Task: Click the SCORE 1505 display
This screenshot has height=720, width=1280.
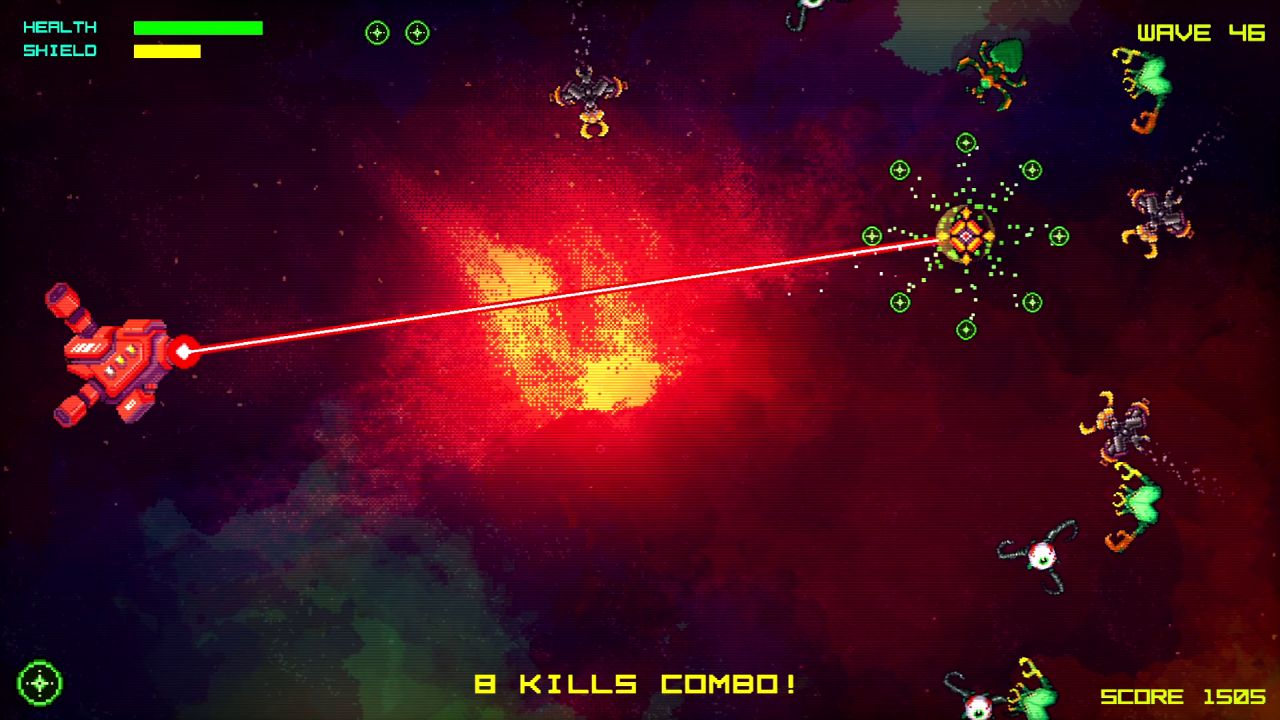Action: [1185, 695]
